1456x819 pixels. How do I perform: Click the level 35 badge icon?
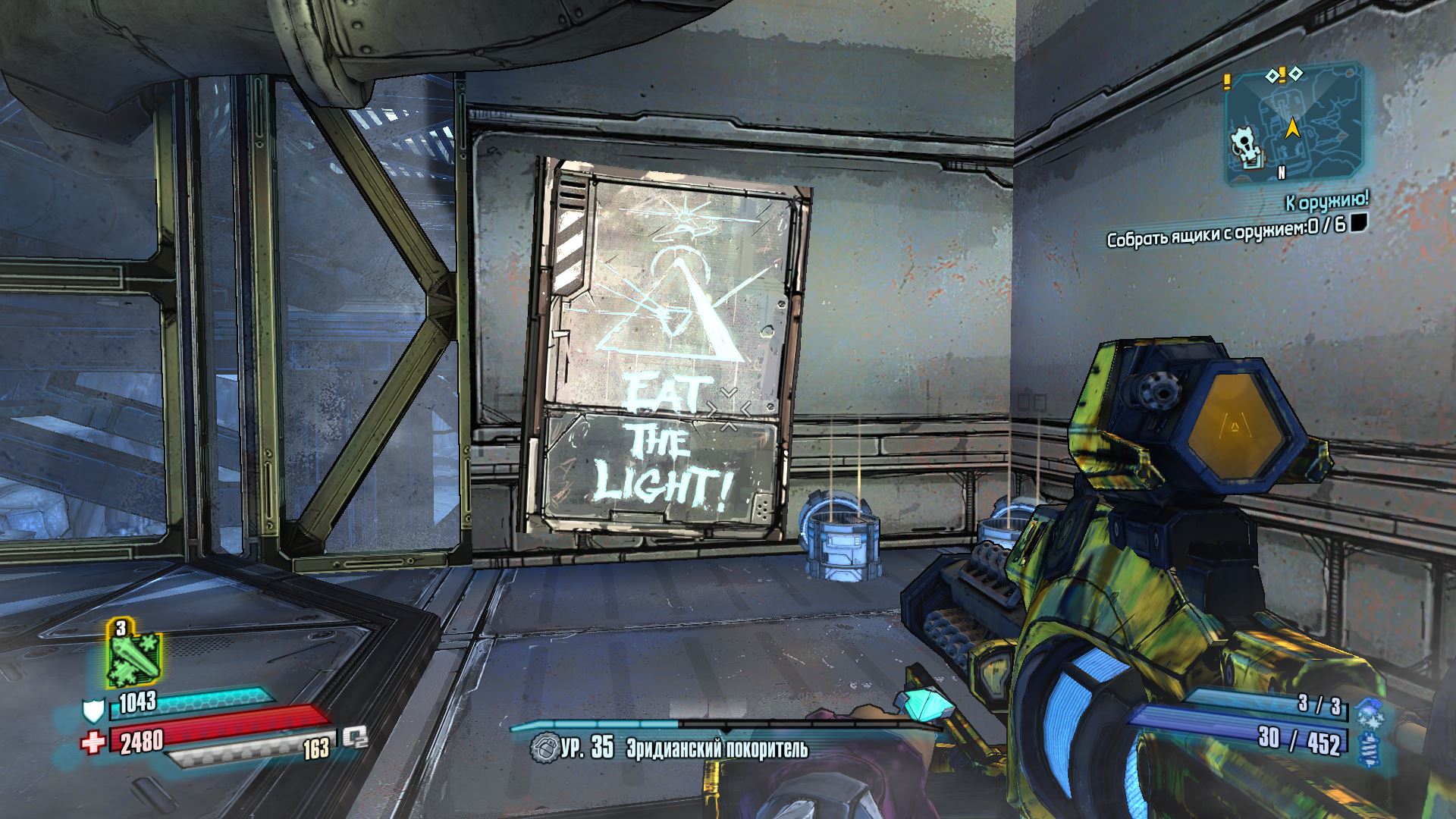coord(543,748)
